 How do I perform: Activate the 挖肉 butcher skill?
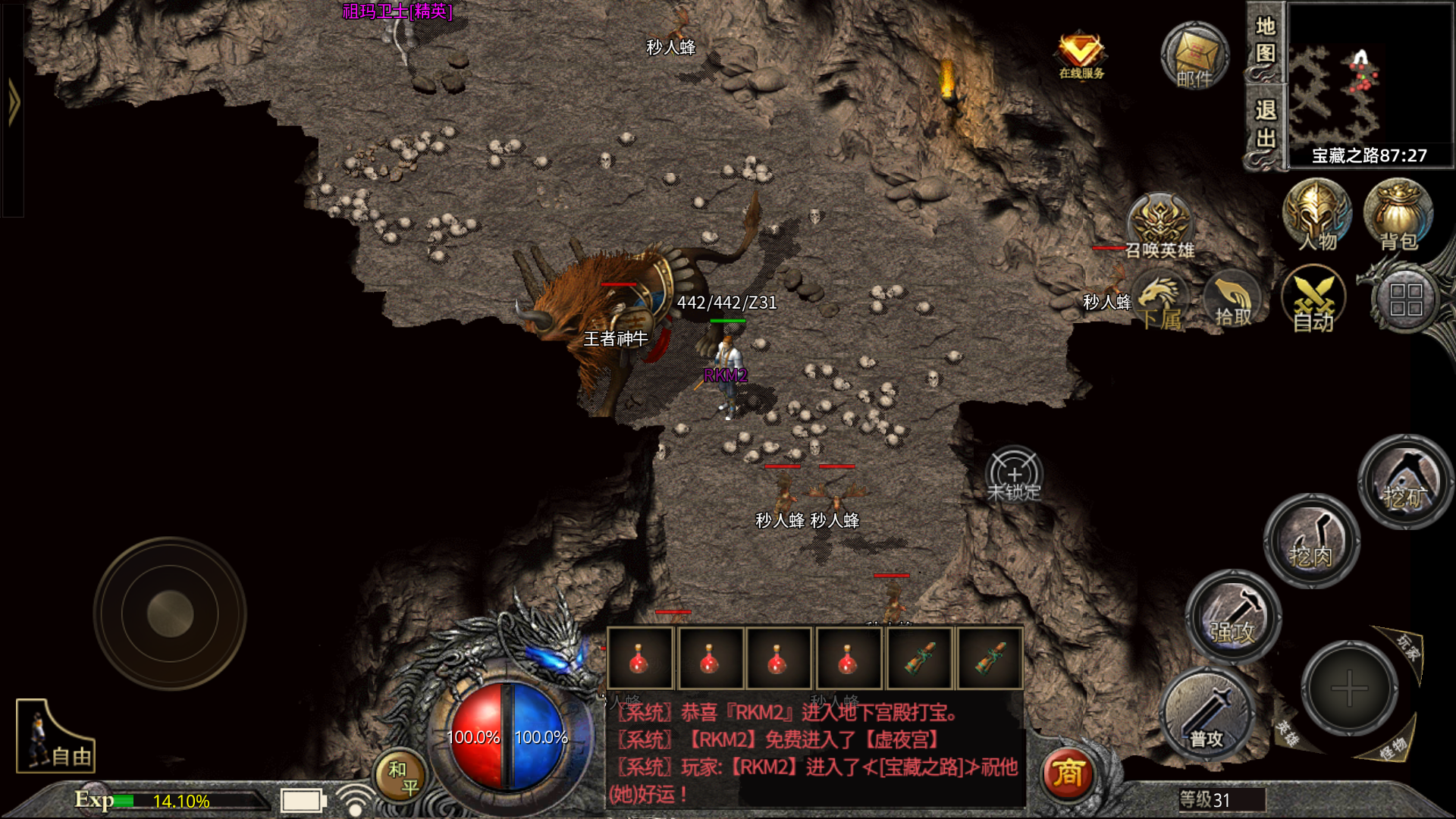coord(1311,541)
